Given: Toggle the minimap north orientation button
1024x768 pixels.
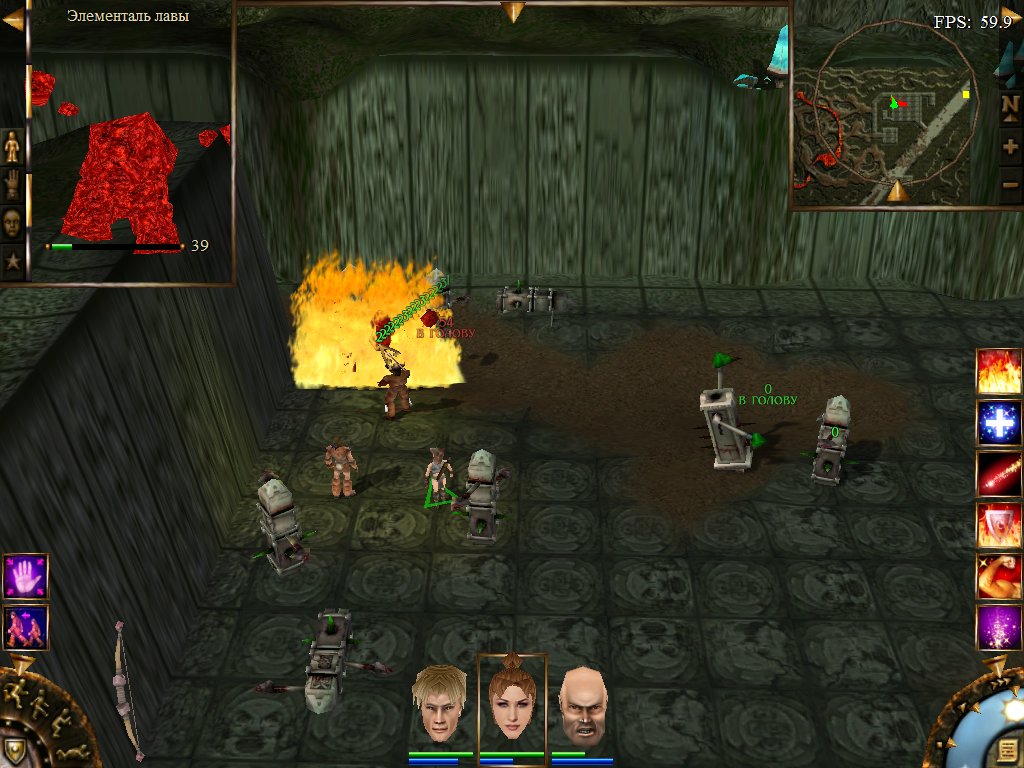Looking at the screenshot, I should coord(1010,104).
